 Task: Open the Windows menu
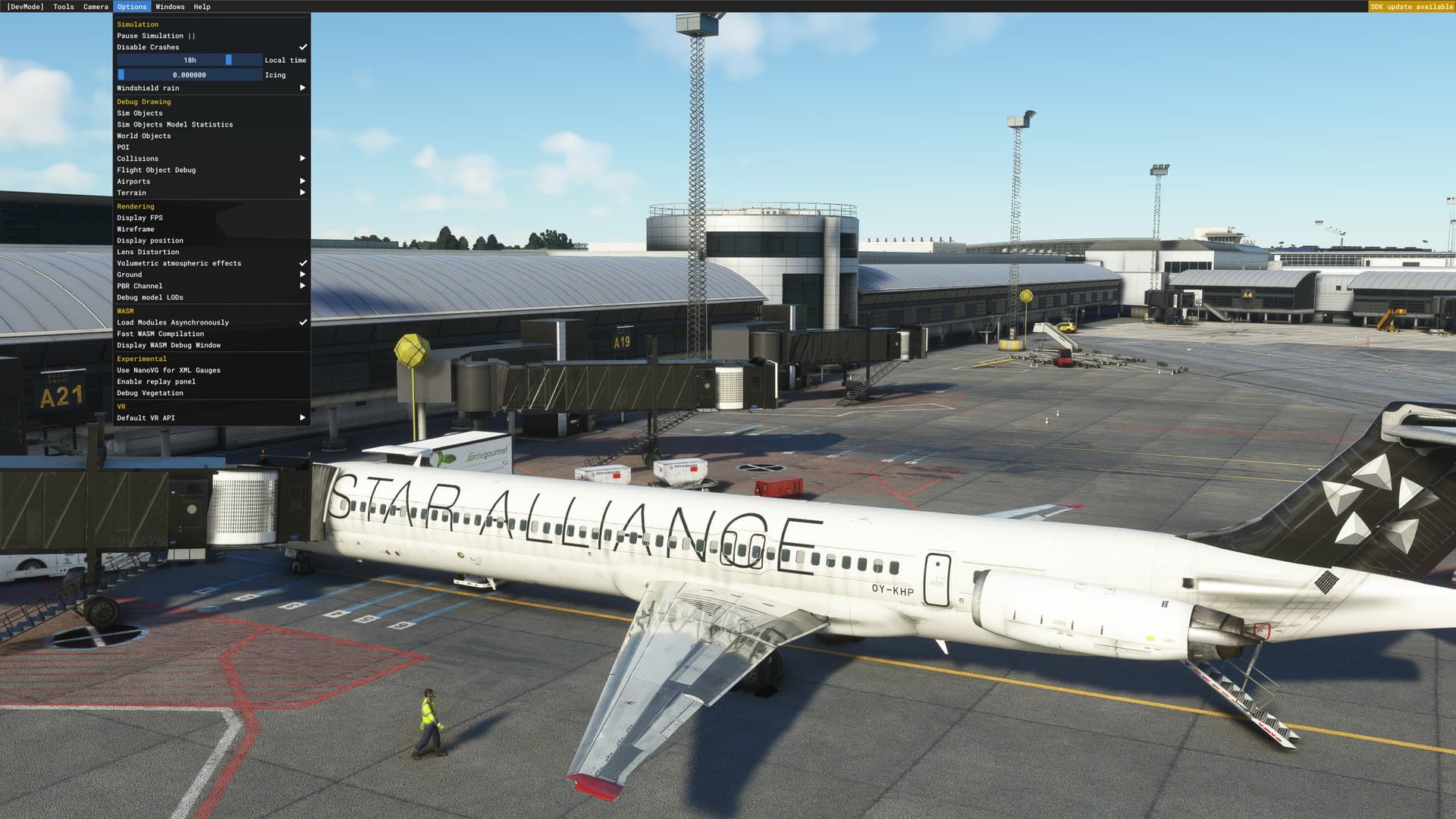170,6
